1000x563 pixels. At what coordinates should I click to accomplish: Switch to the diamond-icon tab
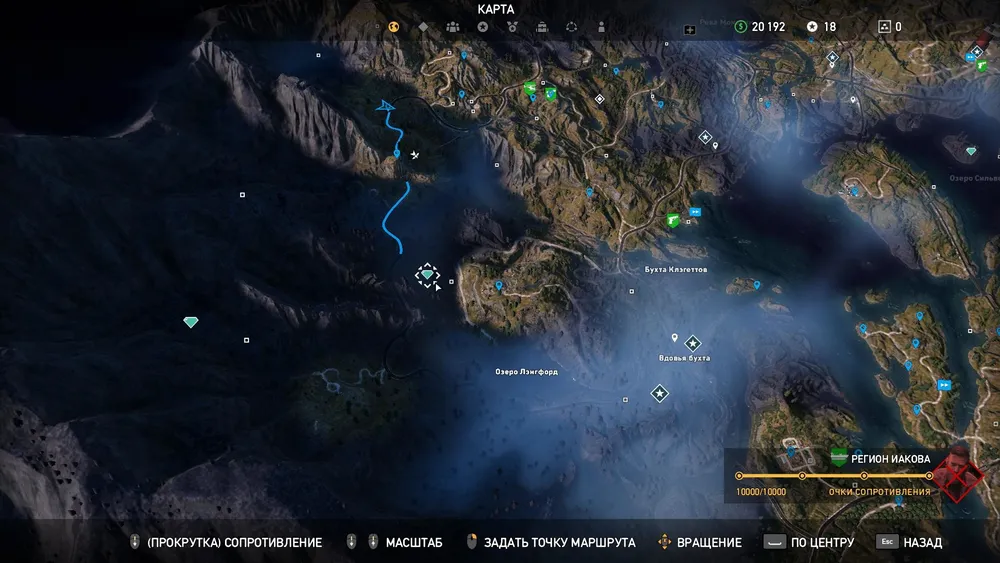click(x=423, y=27)
